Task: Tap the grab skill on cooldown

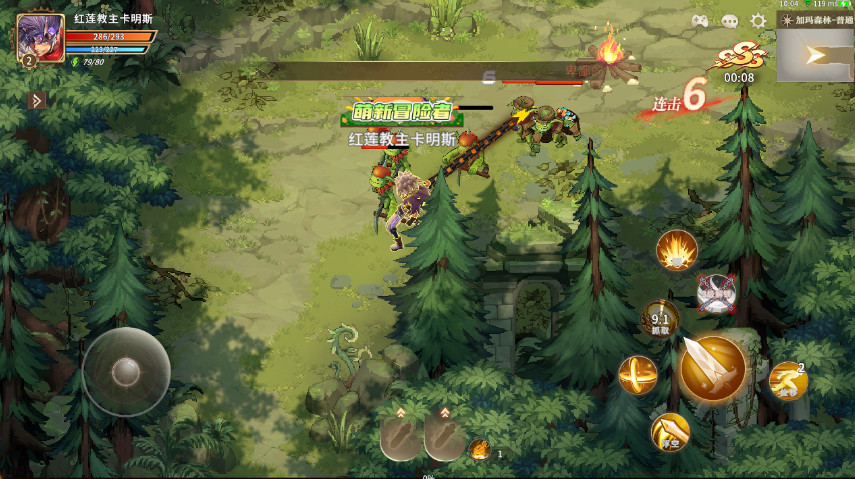Action: tap(659, 320)
